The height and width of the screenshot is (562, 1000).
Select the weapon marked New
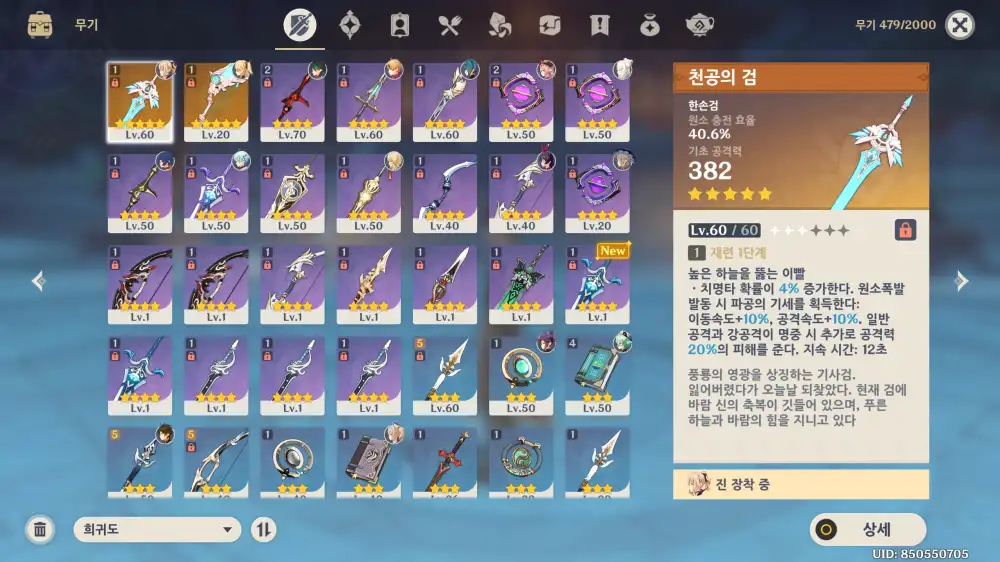click(597, 283)
